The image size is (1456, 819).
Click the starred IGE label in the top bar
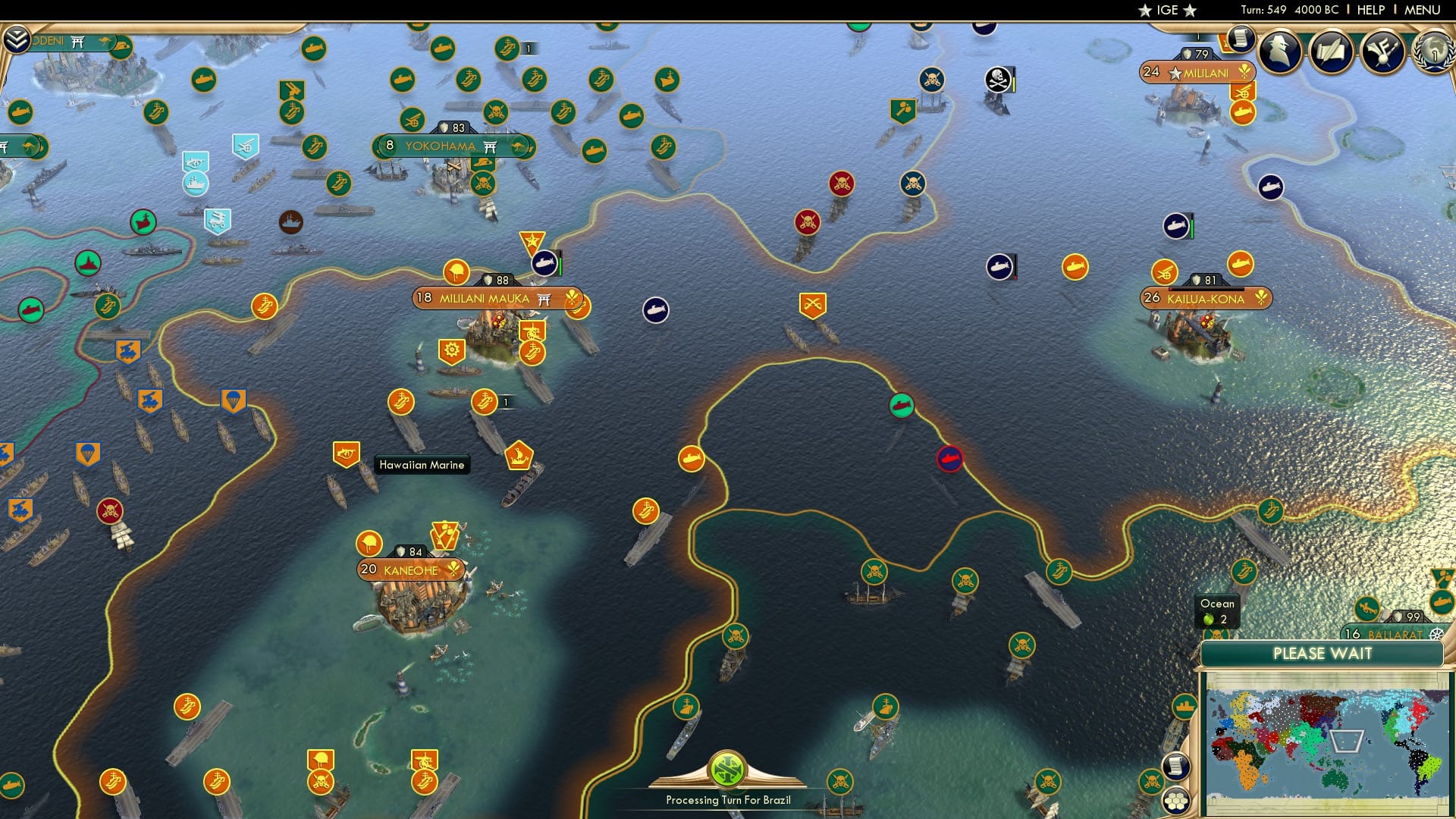(1166, 10)
